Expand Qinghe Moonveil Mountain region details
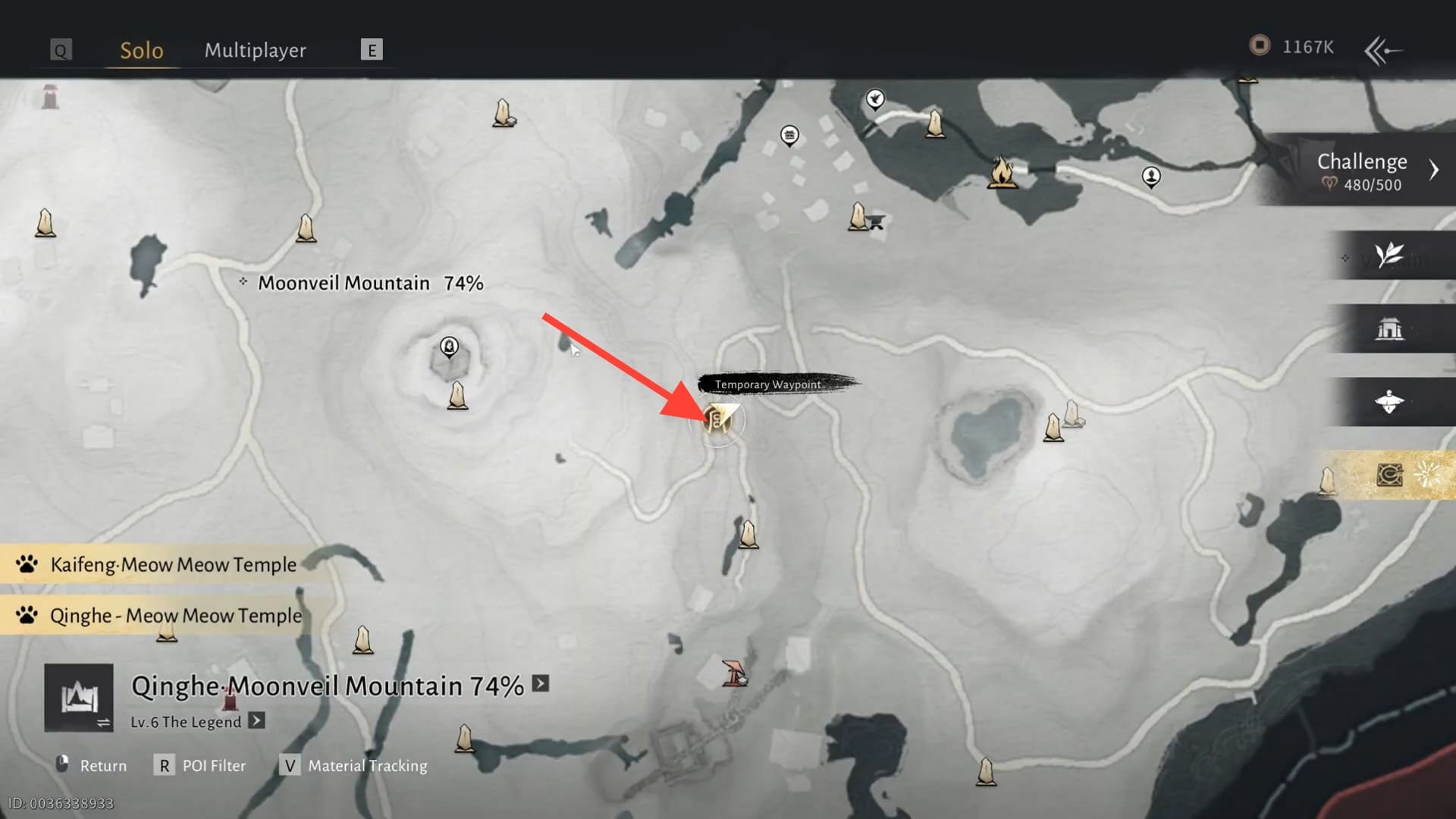The height and width of the screenshot is (819, 1456). [x=540, y=684]
